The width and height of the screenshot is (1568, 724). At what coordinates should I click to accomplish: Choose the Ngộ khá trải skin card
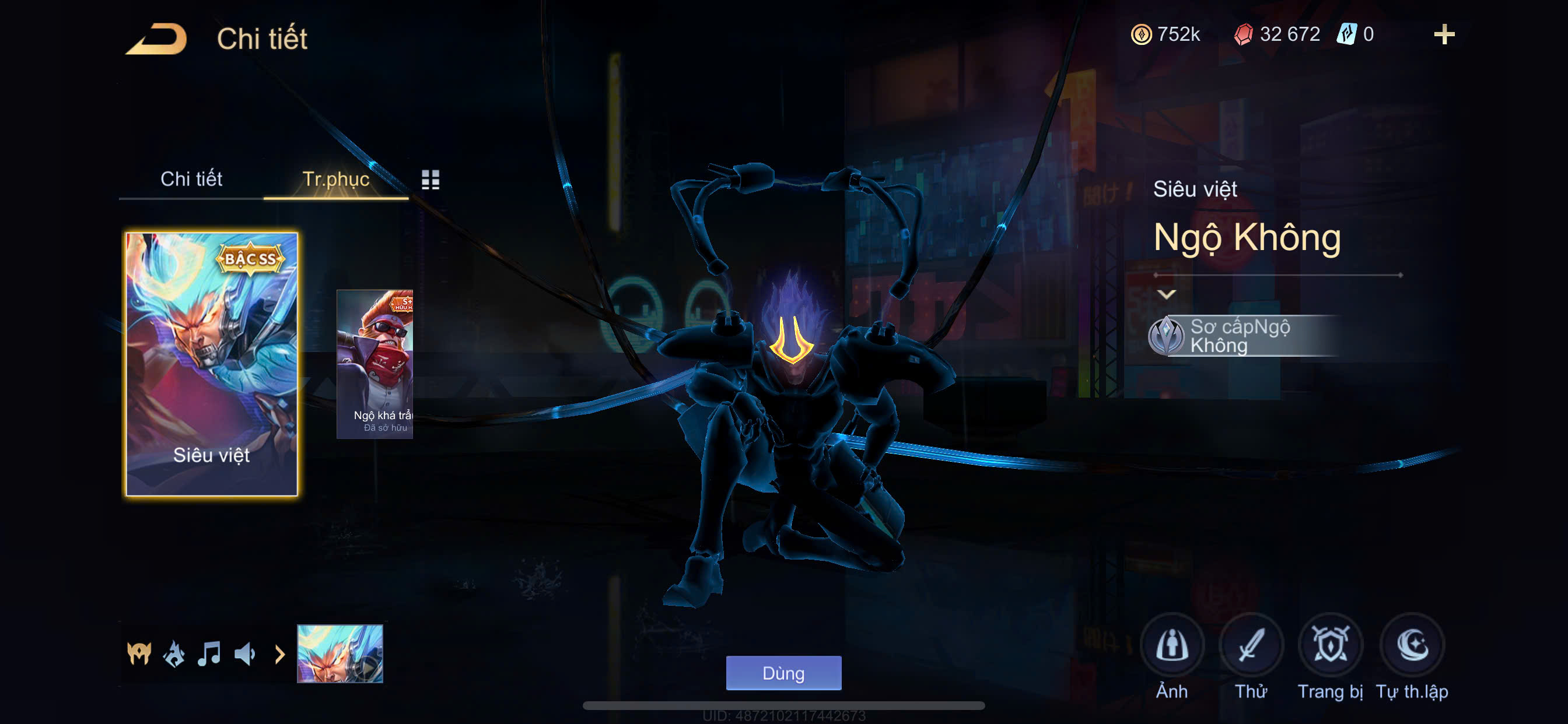click(x=375, y=364)
